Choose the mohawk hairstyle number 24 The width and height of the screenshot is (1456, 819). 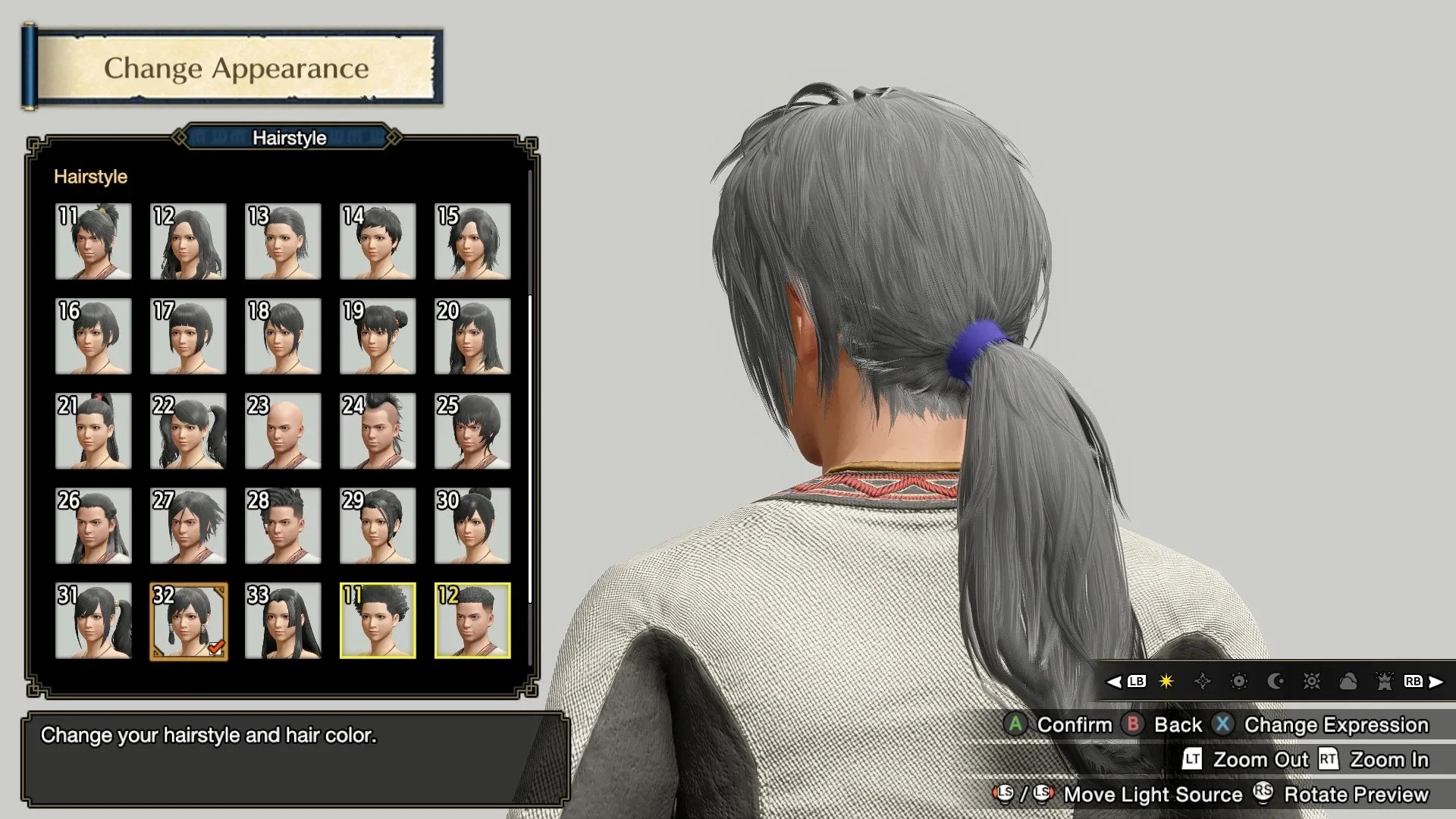point(378,431)
